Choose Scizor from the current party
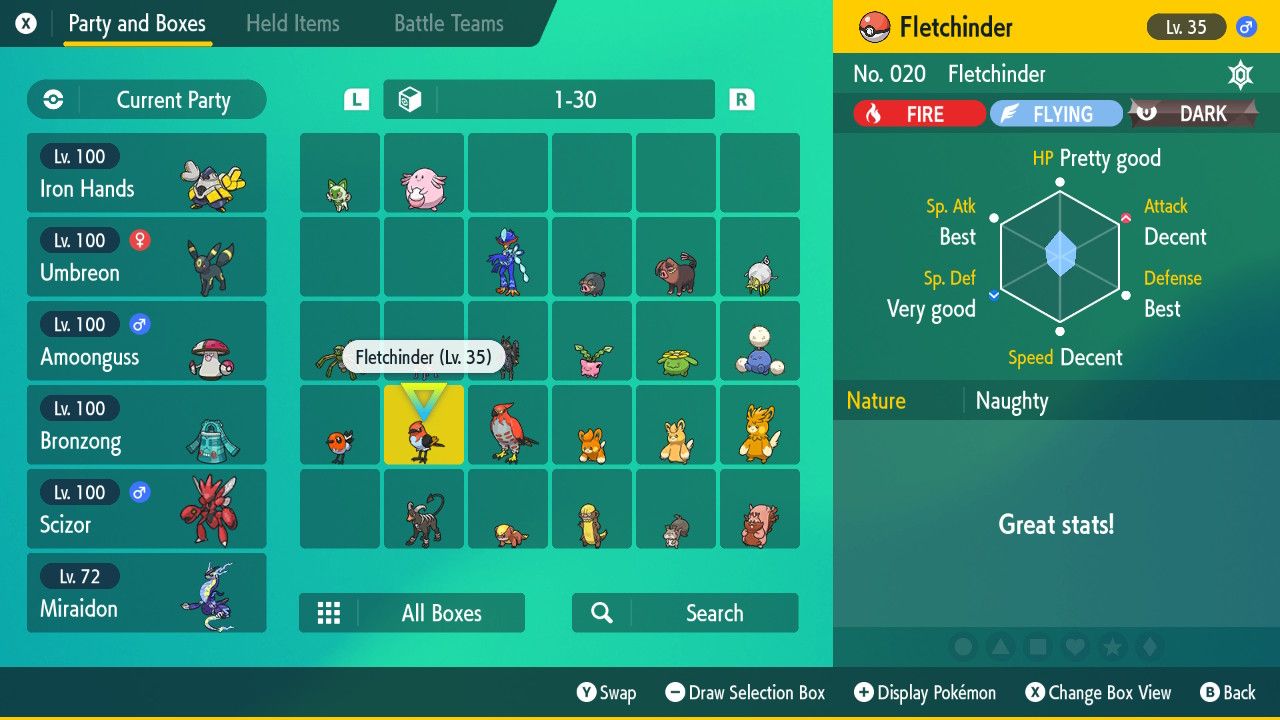Image resolution: width=1280 pixels, height=720 pixels. pos(146,509)
